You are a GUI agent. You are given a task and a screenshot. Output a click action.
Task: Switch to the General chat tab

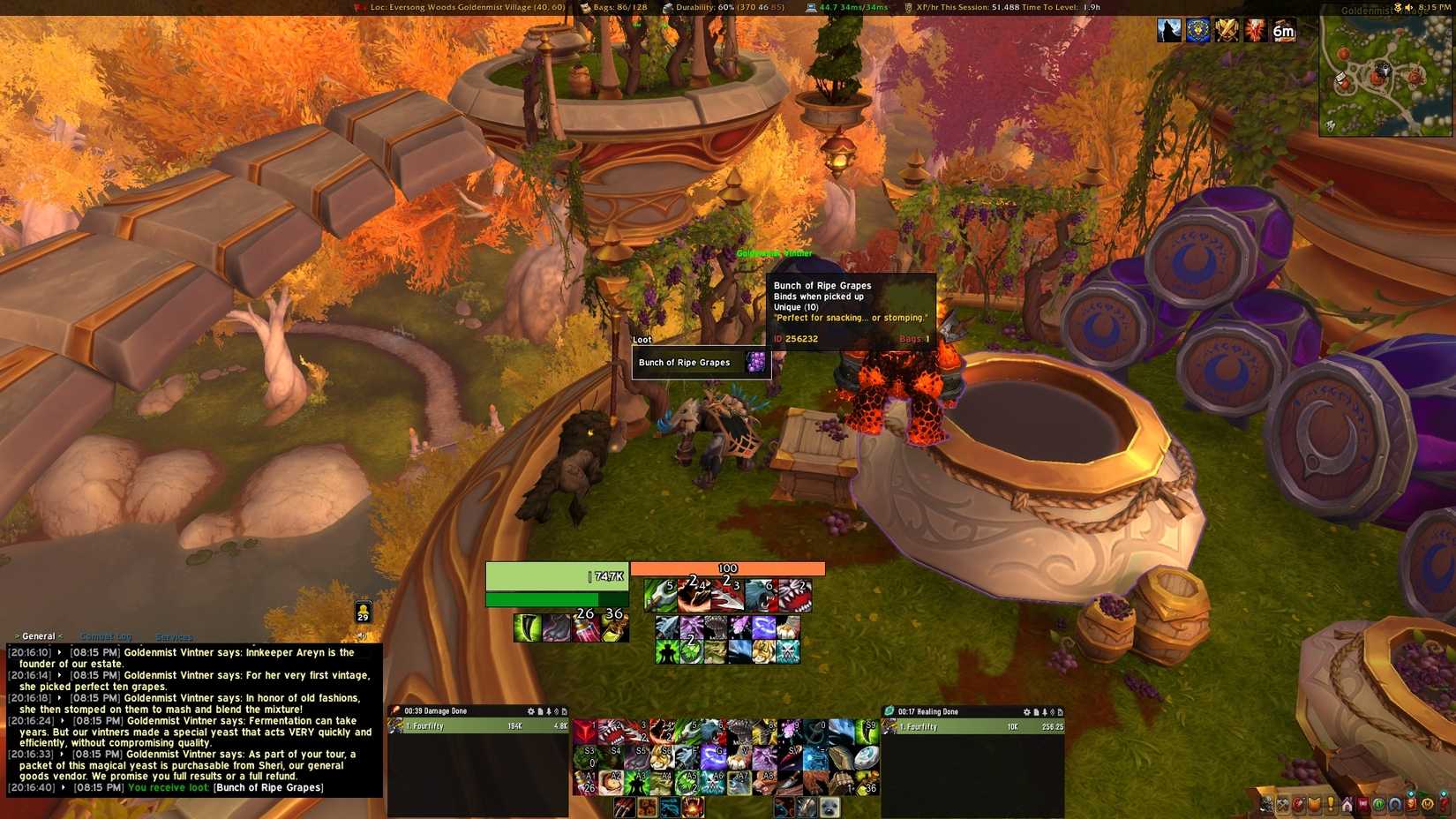pyautogui.click(x=38, y=636)
